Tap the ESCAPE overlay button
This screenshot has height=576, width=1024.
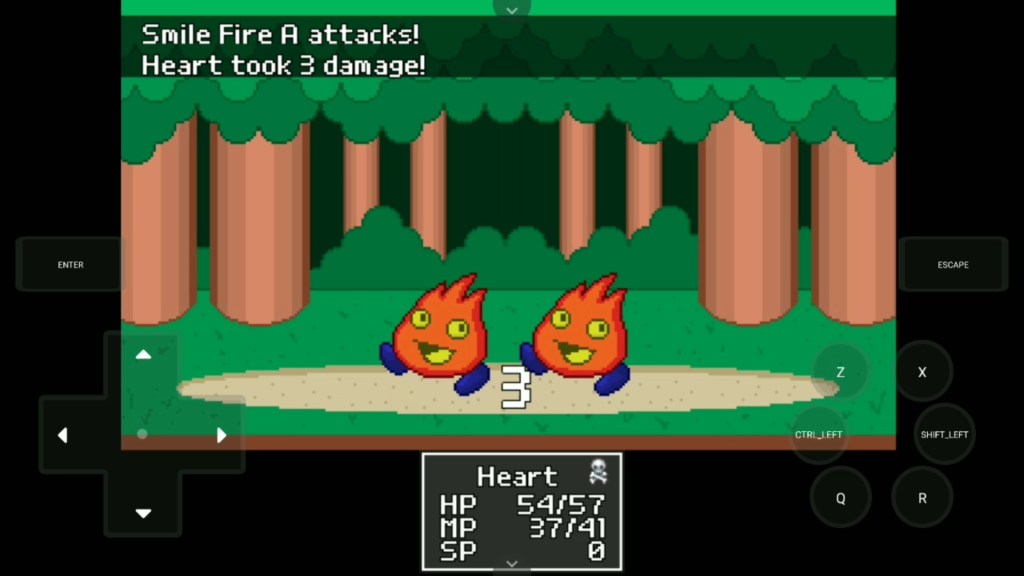(952, 265)
